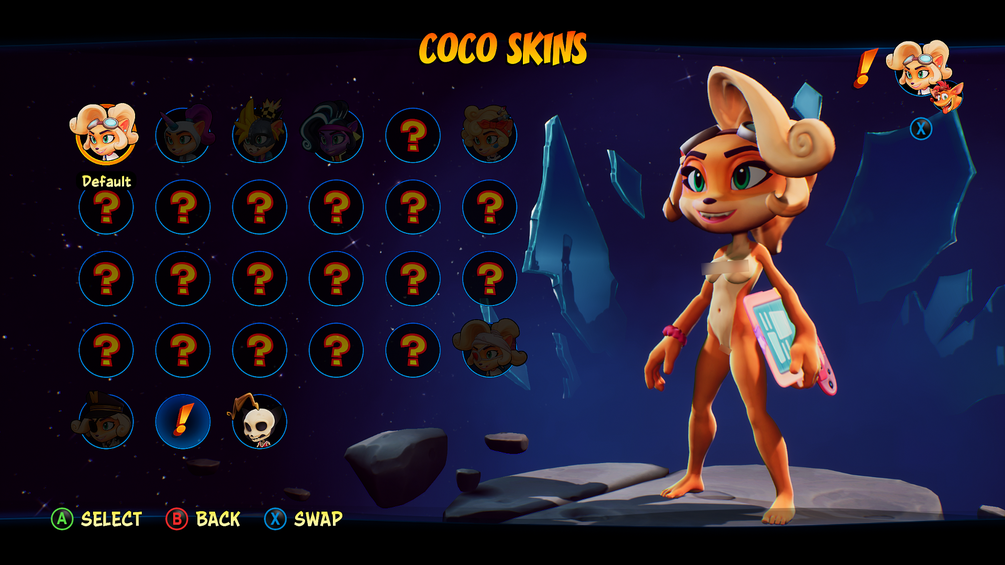
Task: Select the black-haired purple-masked Coco skin
Action: (336, 135)
